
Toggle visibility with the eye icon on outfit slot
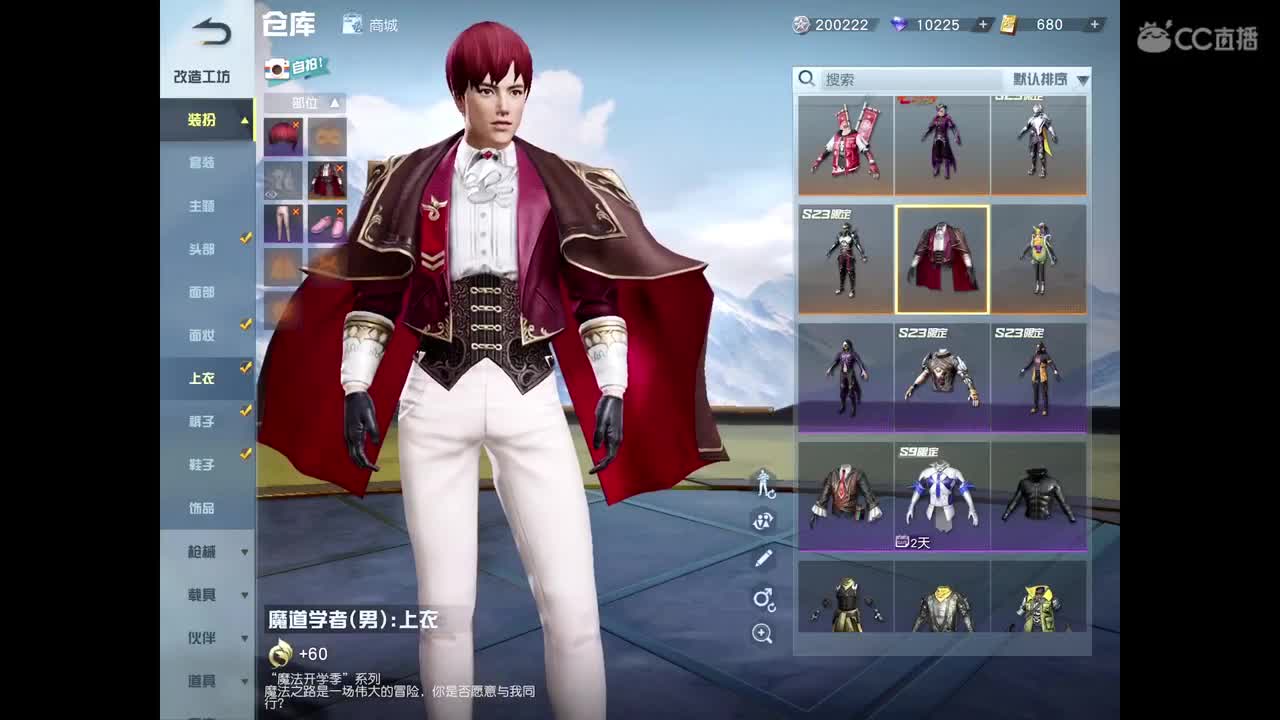point(271,195)
